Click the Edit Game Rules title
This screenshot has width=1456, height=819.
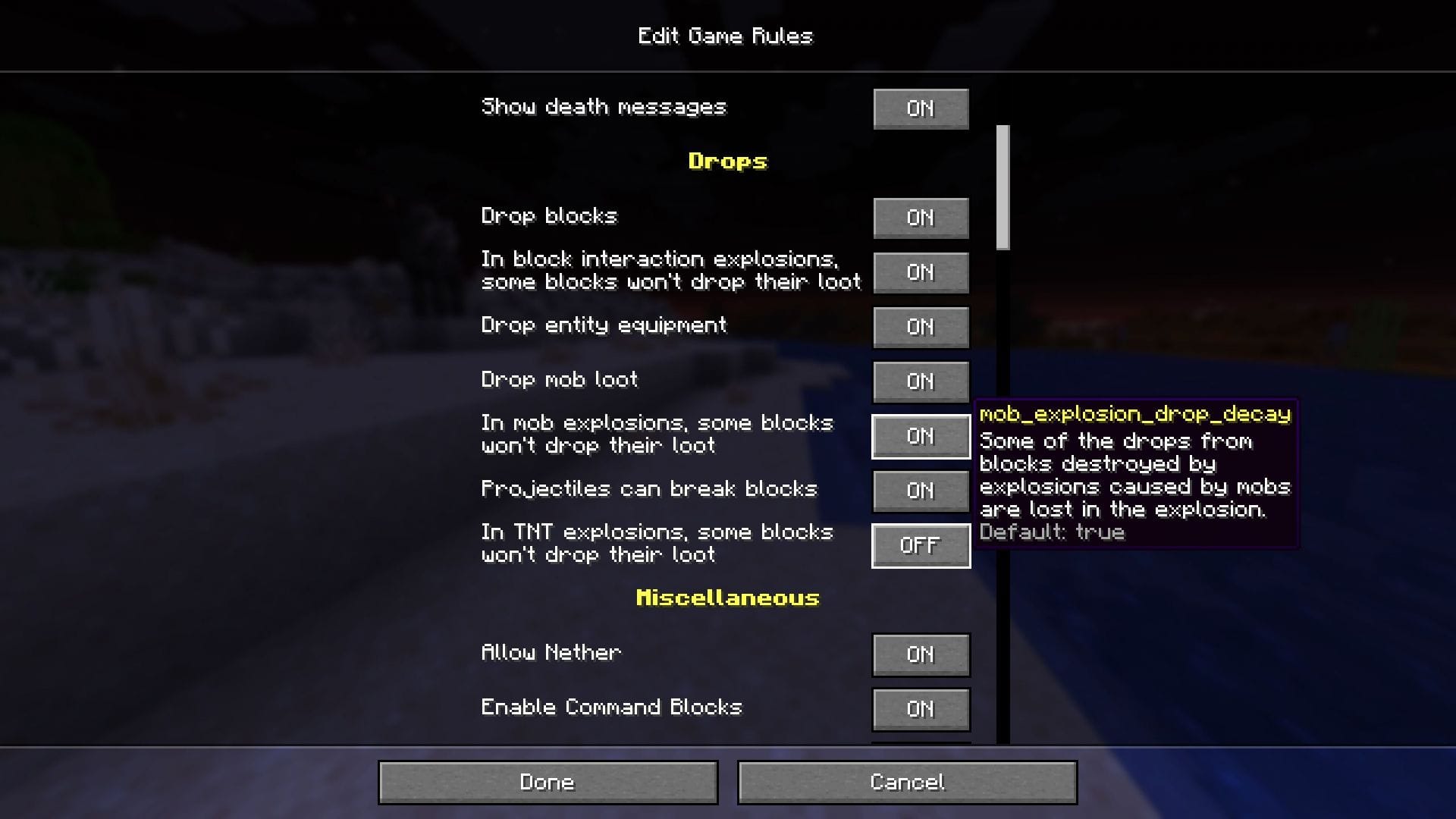726,36
